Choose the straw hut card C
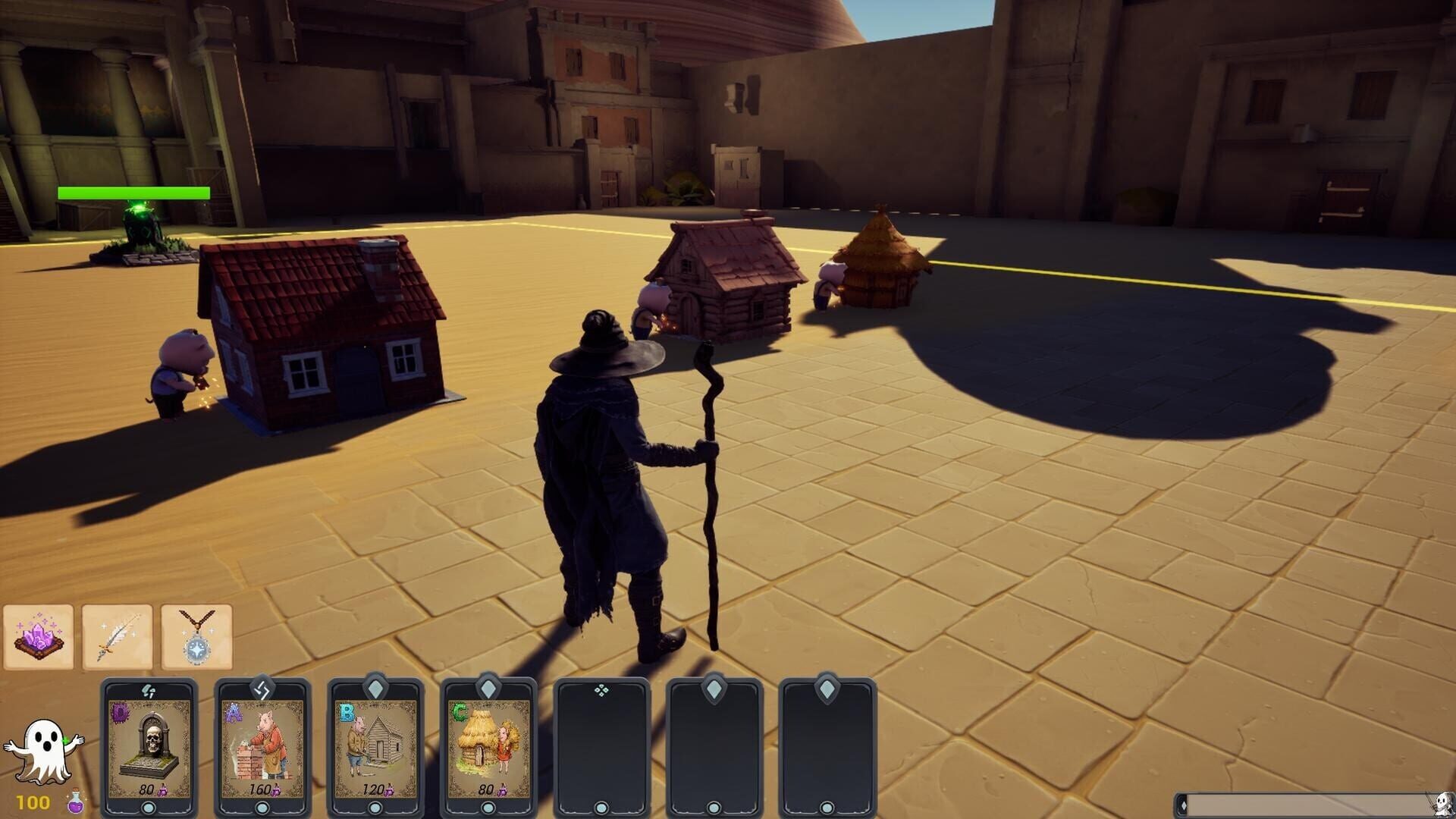This screenshot has width=1456, height=819. tap(488, 751)
